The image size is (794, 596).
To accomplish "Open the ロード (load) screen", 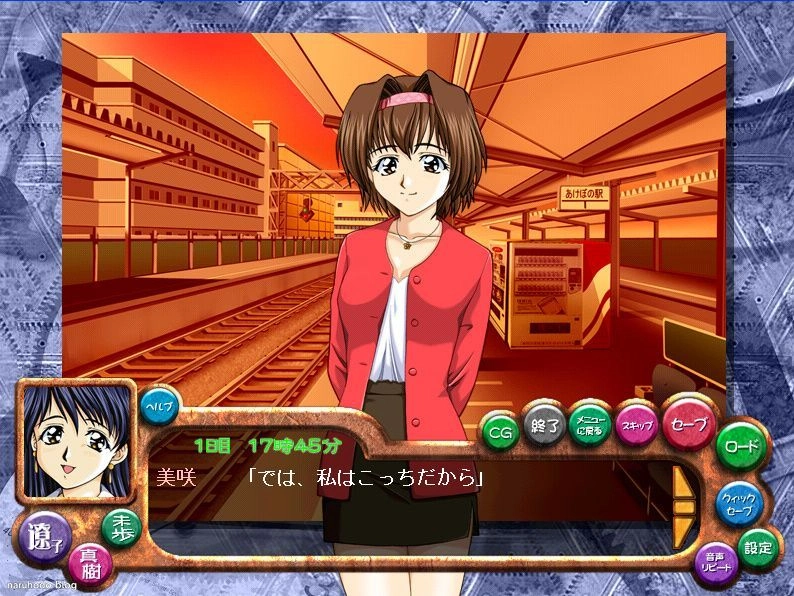I will pos(741,447).
